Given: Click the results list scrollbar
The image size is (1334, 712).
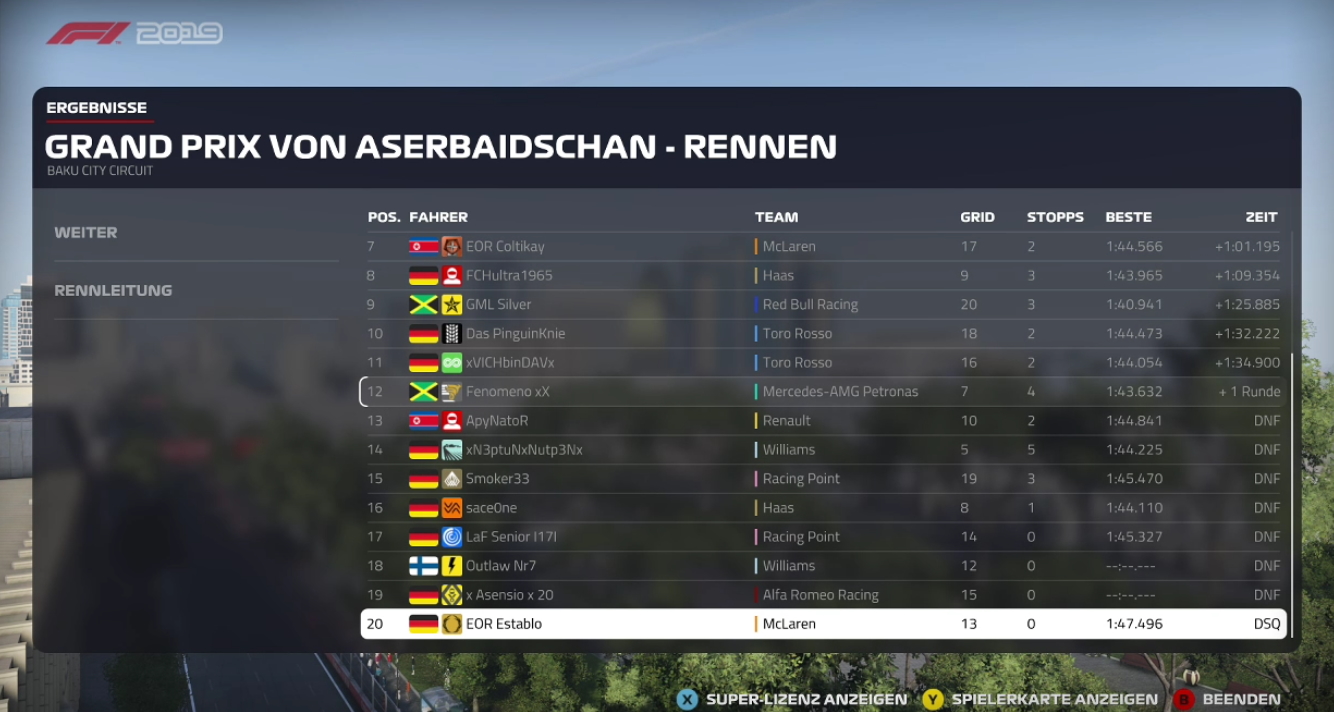Looking at the screenshot, I should pos(1292,495).
